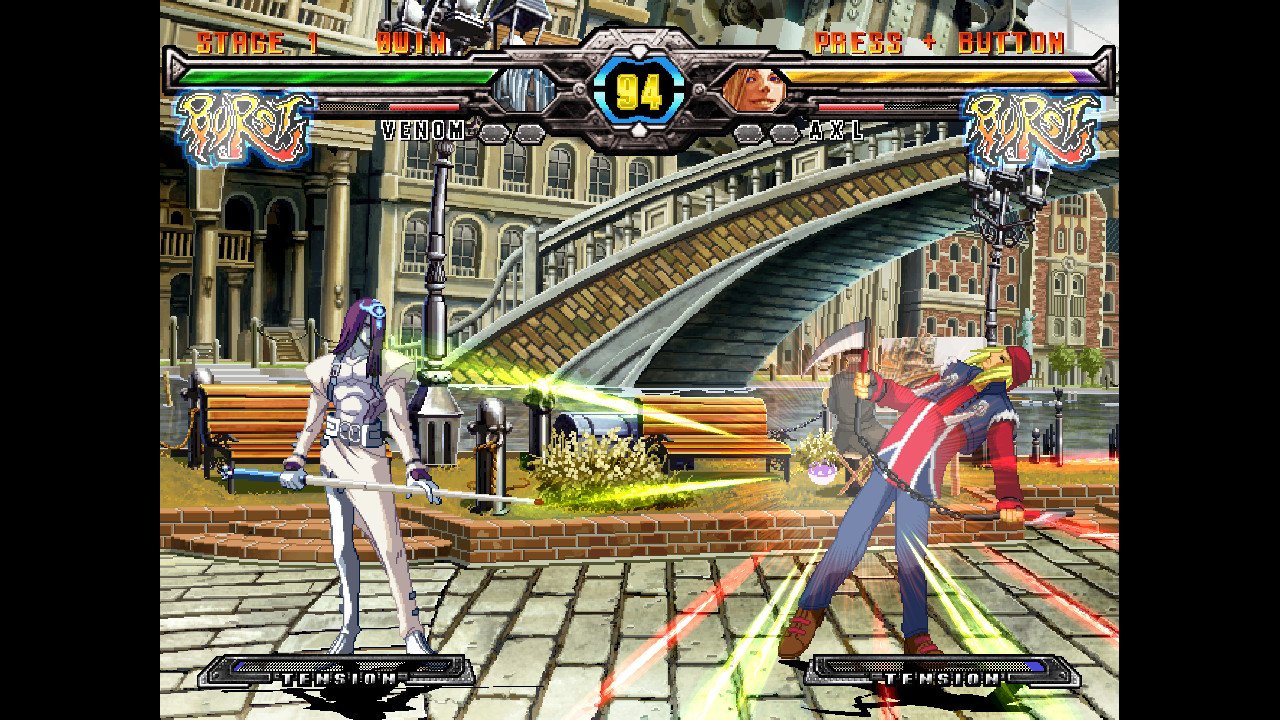
Task: Click the PRESS + BUTTON prompt
Action: click(940, 42)
